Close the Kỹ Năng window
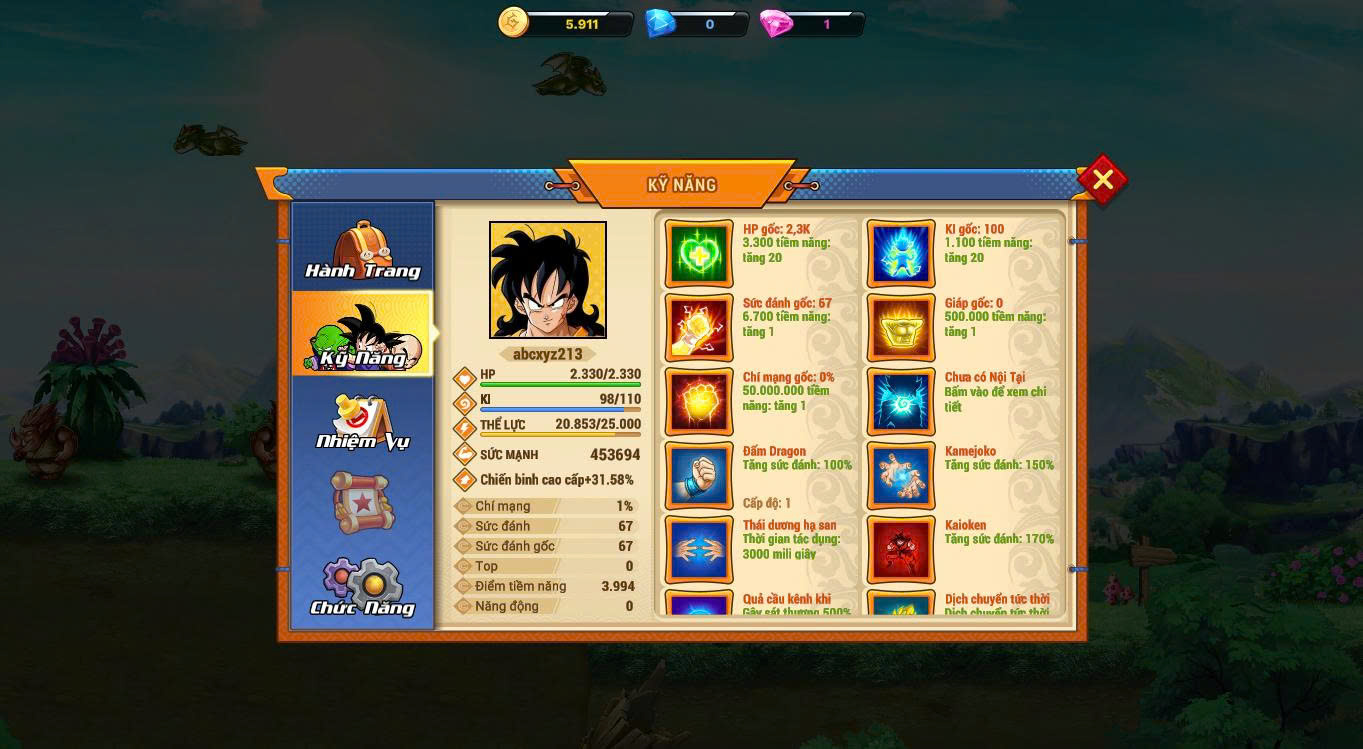Viewport: 1363px width, 749px height. coord(1102,180)
